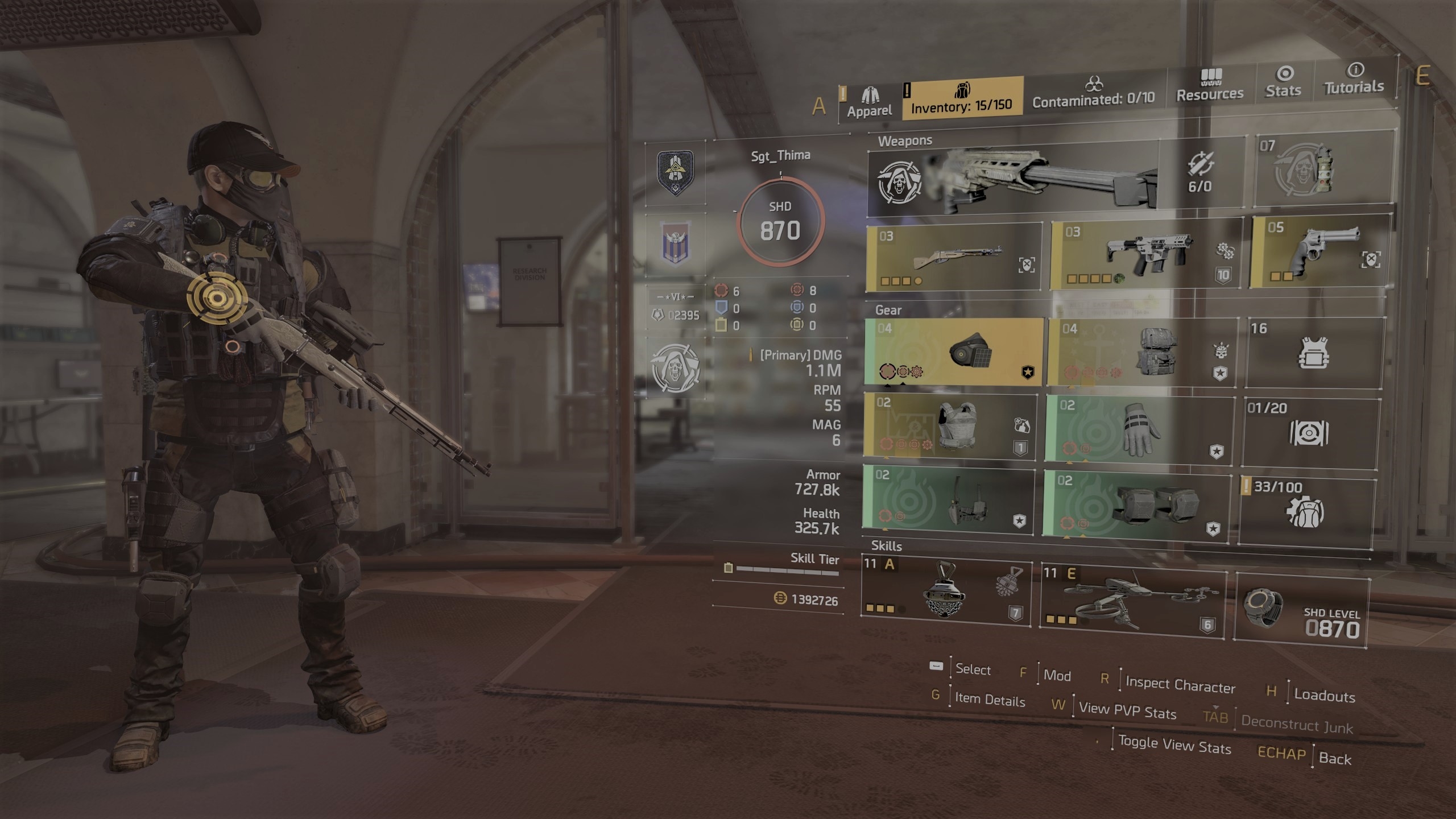Show the Contaminated items tab
This screenshot has width=1456, height=819.
1093,93
